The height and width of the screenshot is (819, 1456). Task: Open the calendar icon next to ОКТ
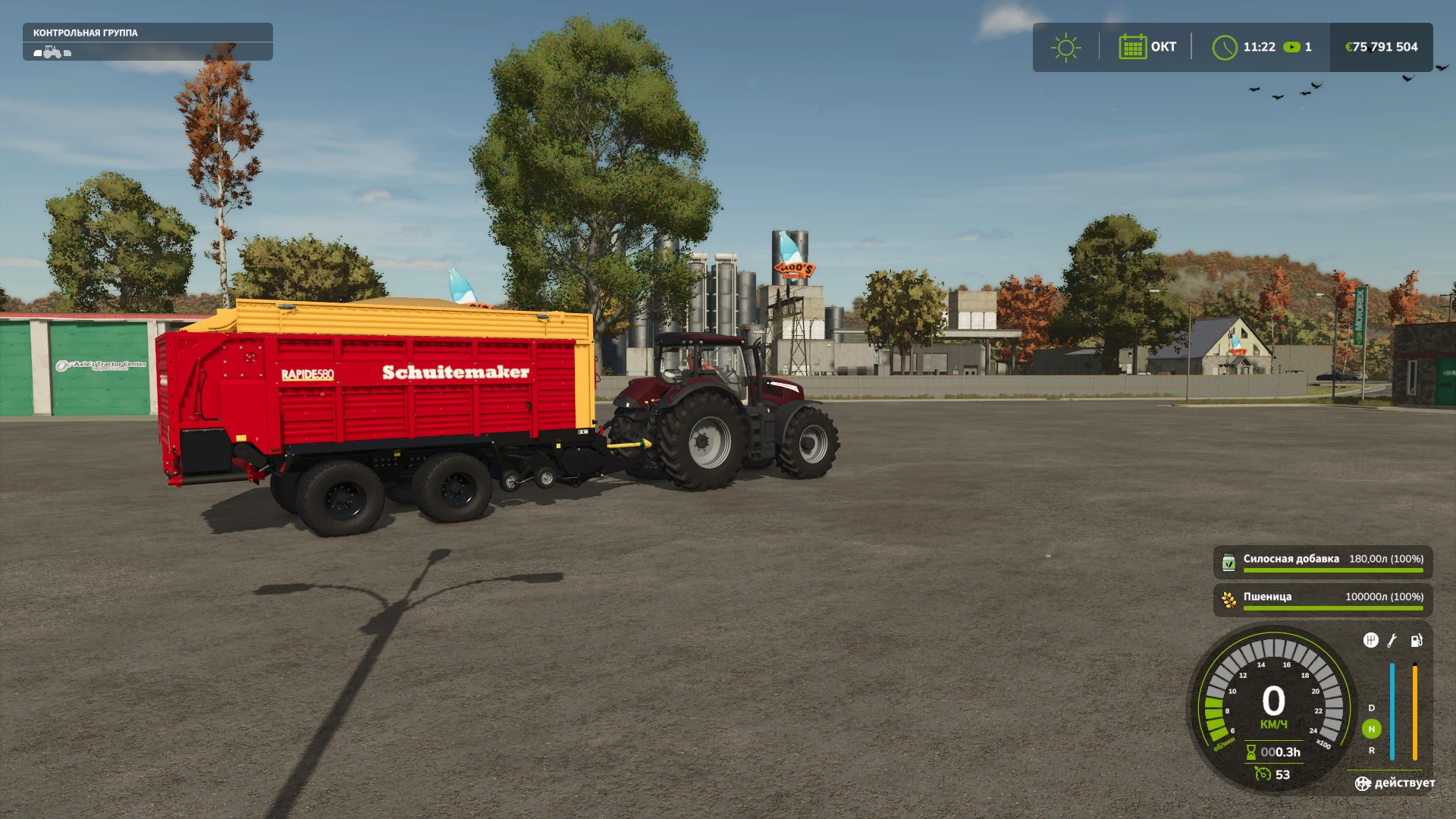point(1132,47)
